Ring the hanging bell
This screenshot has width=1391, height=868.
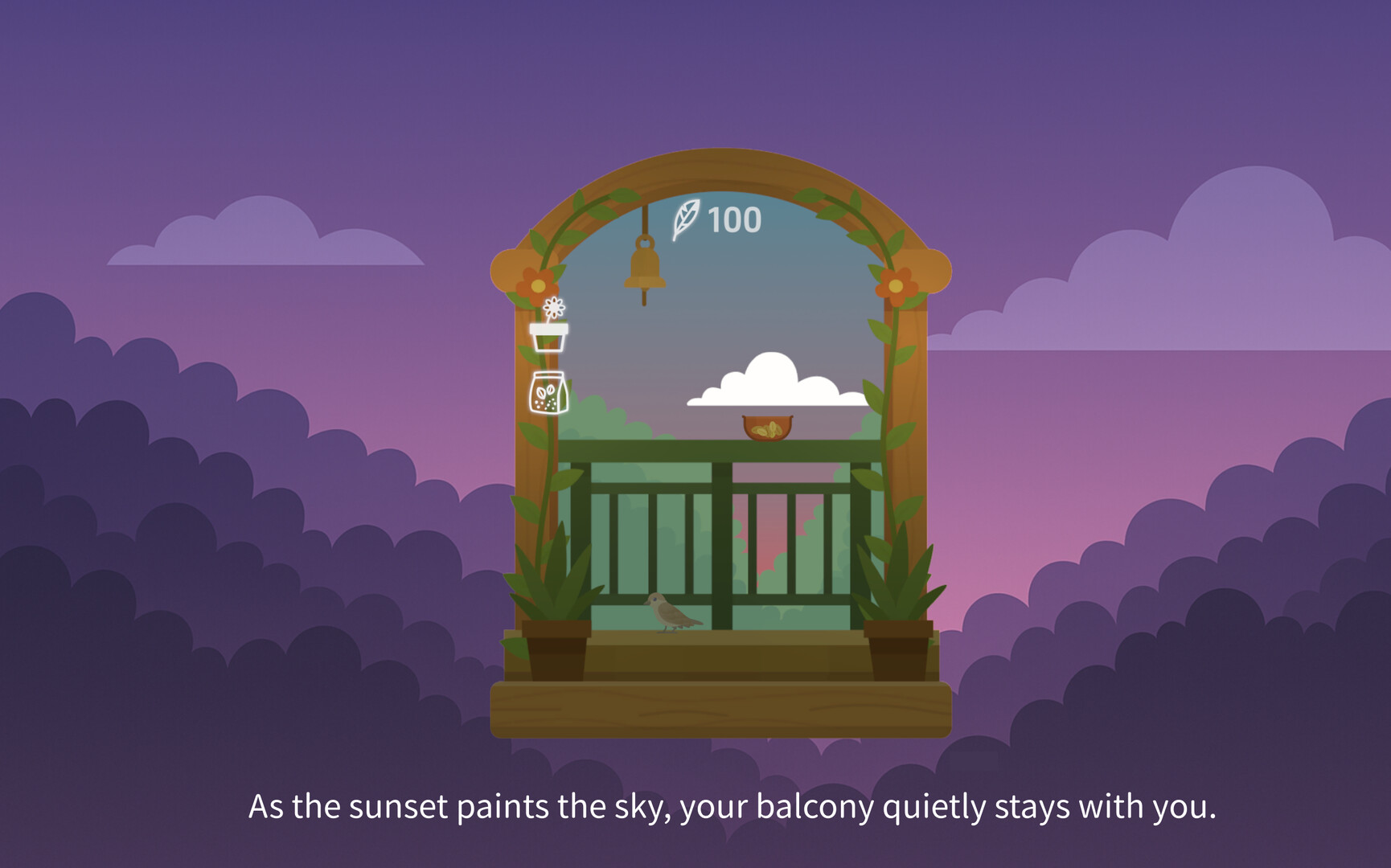click(645, 269)
